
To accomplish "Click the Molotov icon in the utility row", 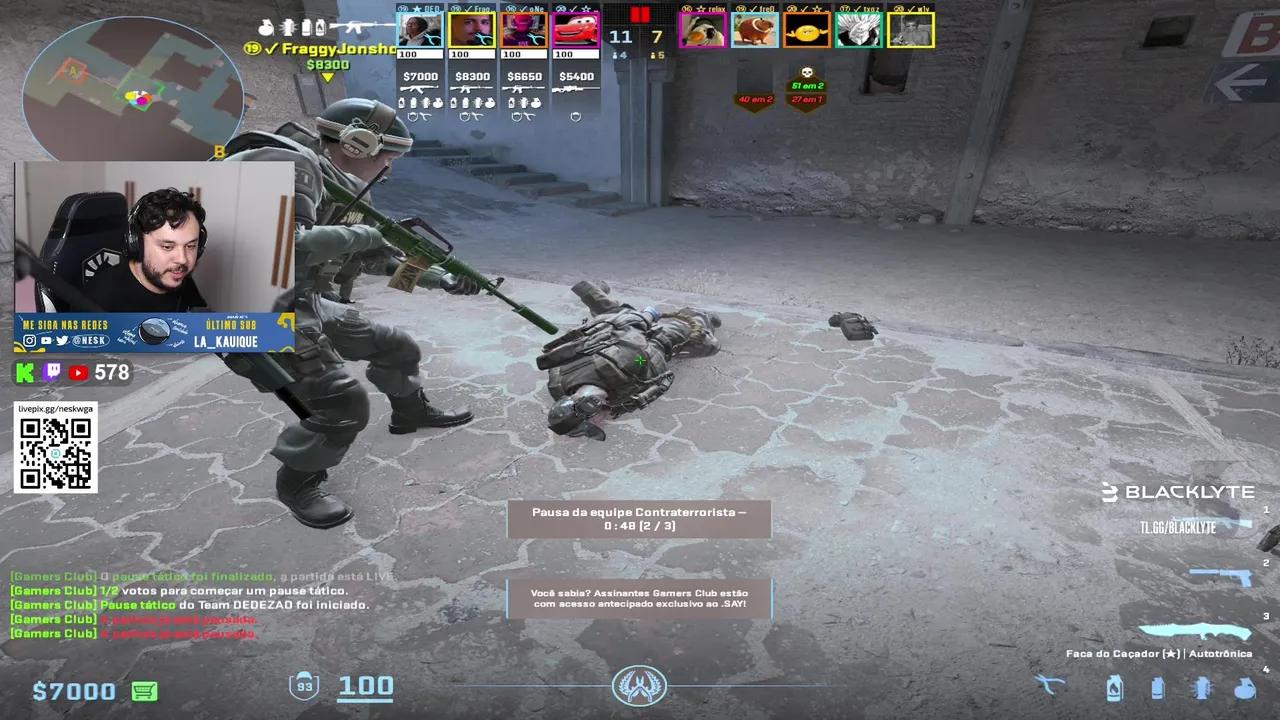I will 1114,688.
